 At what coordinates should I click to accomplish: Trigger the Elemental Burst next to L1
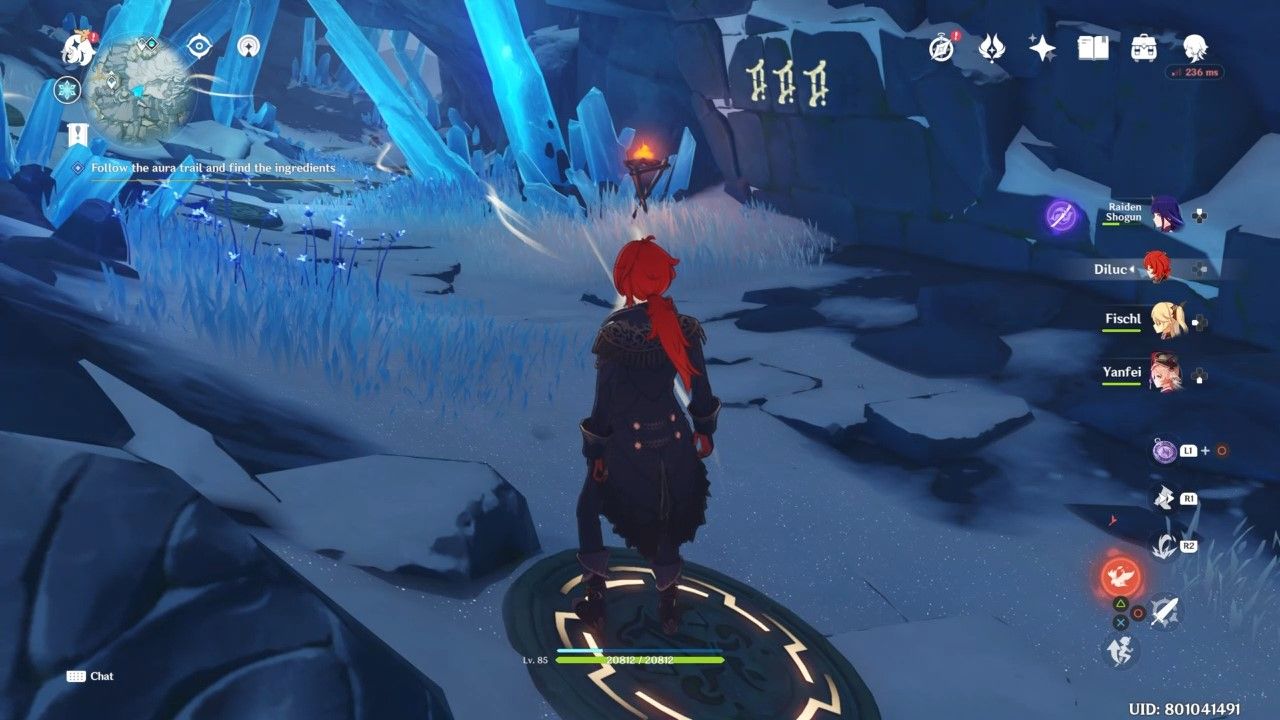[x=1163, y=450]
